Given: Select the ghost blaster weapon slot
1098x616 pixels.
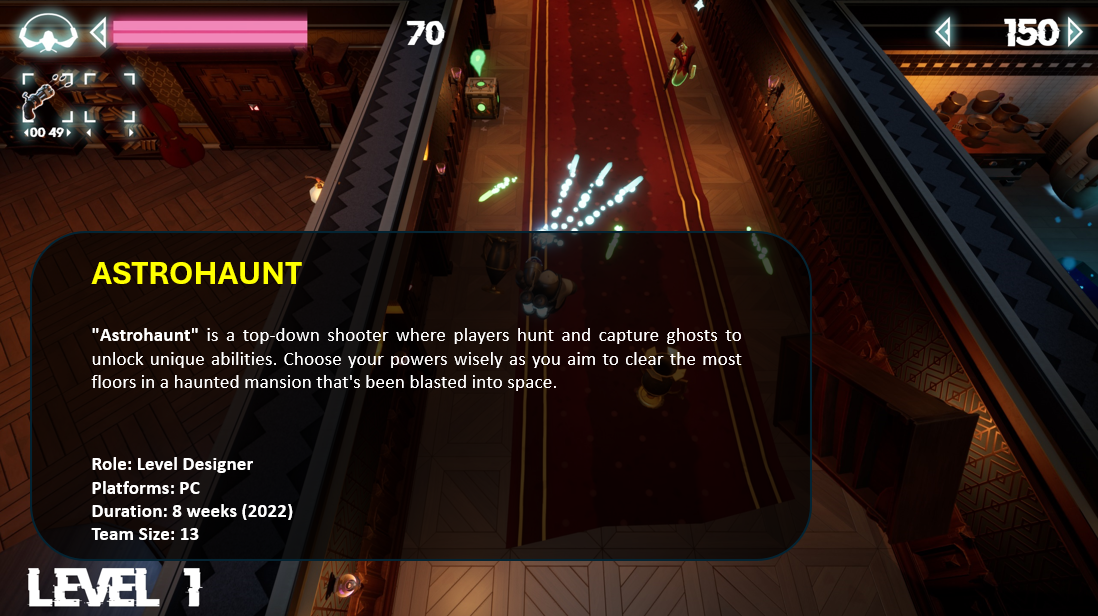Looking at the screenshot, I should coord(46,97).
